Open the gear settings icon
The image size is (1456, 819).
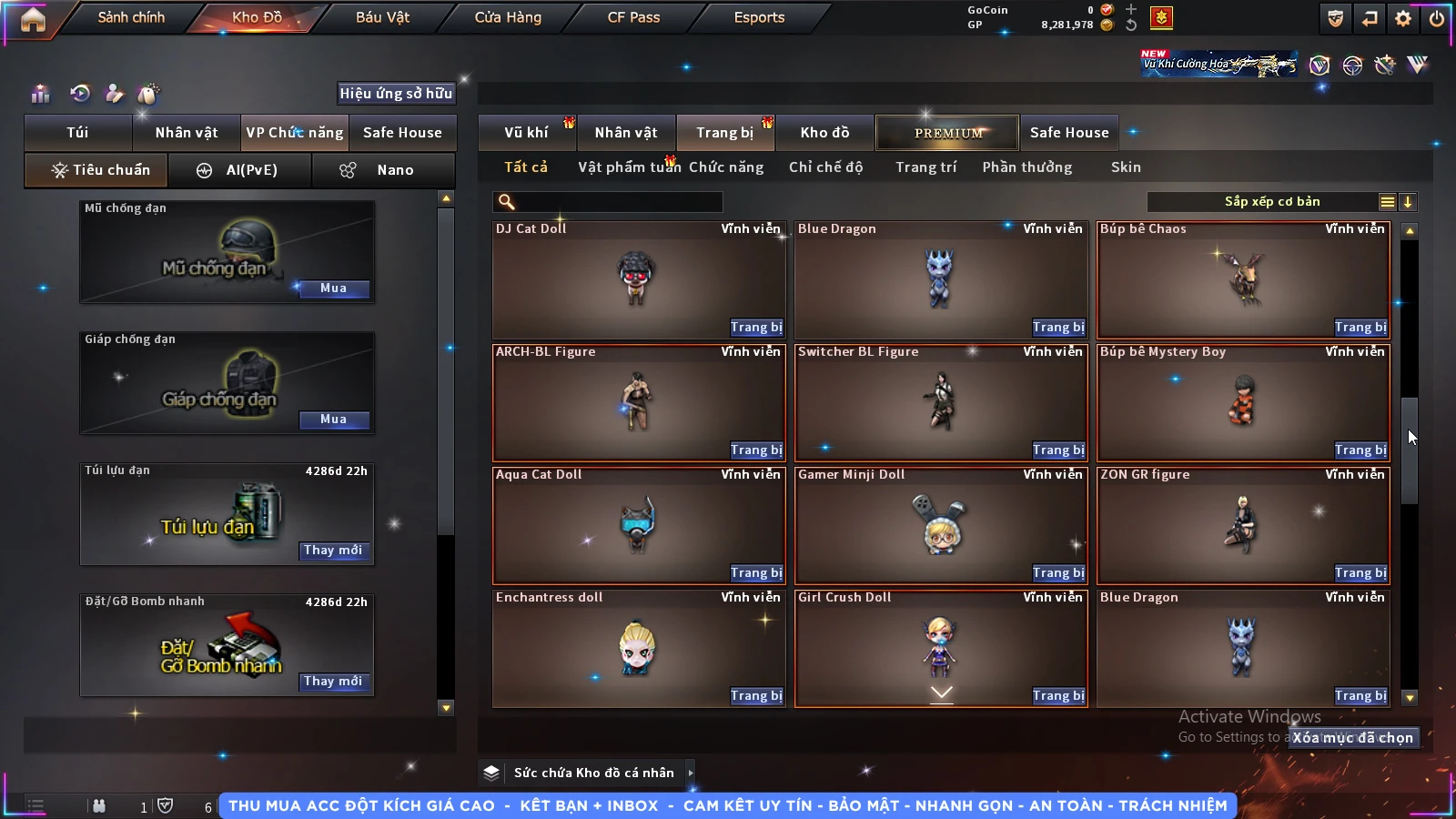coord(1403,18)
